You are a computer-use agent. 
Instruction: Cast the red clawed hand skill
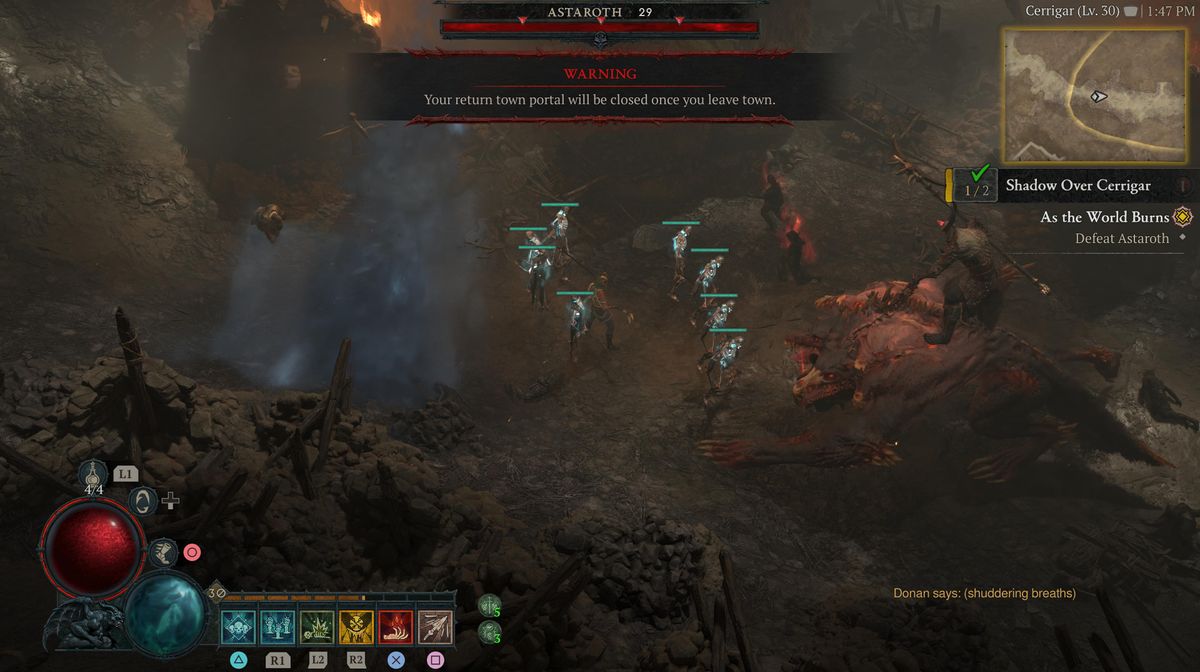point(396,627)
